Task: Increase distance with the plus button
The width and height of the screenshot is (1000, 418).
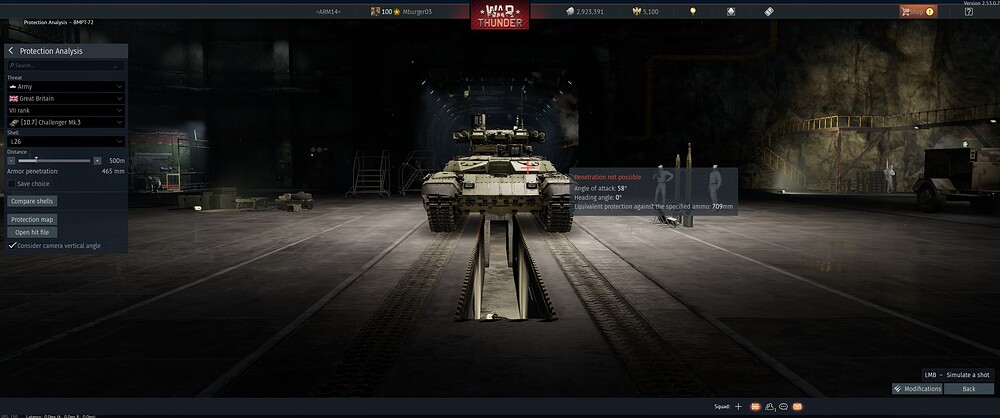Action: pos(97,160)
